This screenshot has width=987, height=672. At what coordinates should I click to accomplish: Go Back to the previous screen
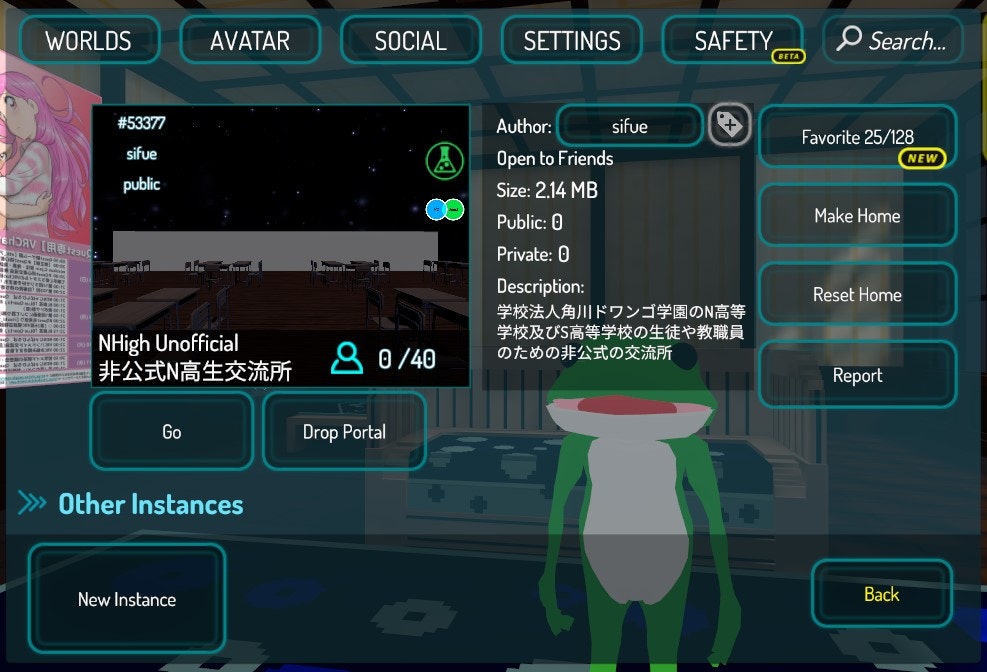tap(881, 594)
